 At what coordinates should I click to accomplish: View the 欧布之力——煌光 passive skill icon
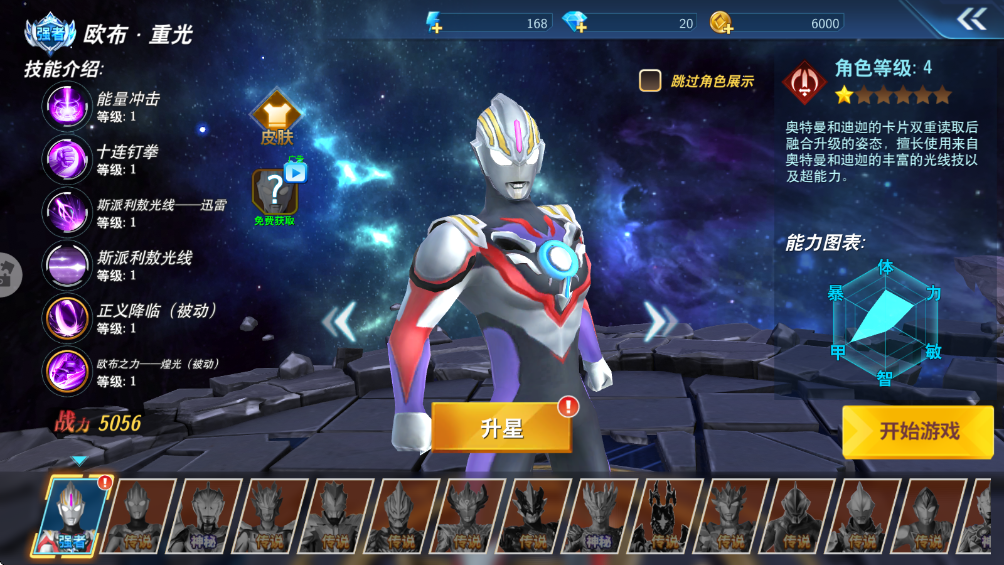pyautogui.click(x=67, y=371)
